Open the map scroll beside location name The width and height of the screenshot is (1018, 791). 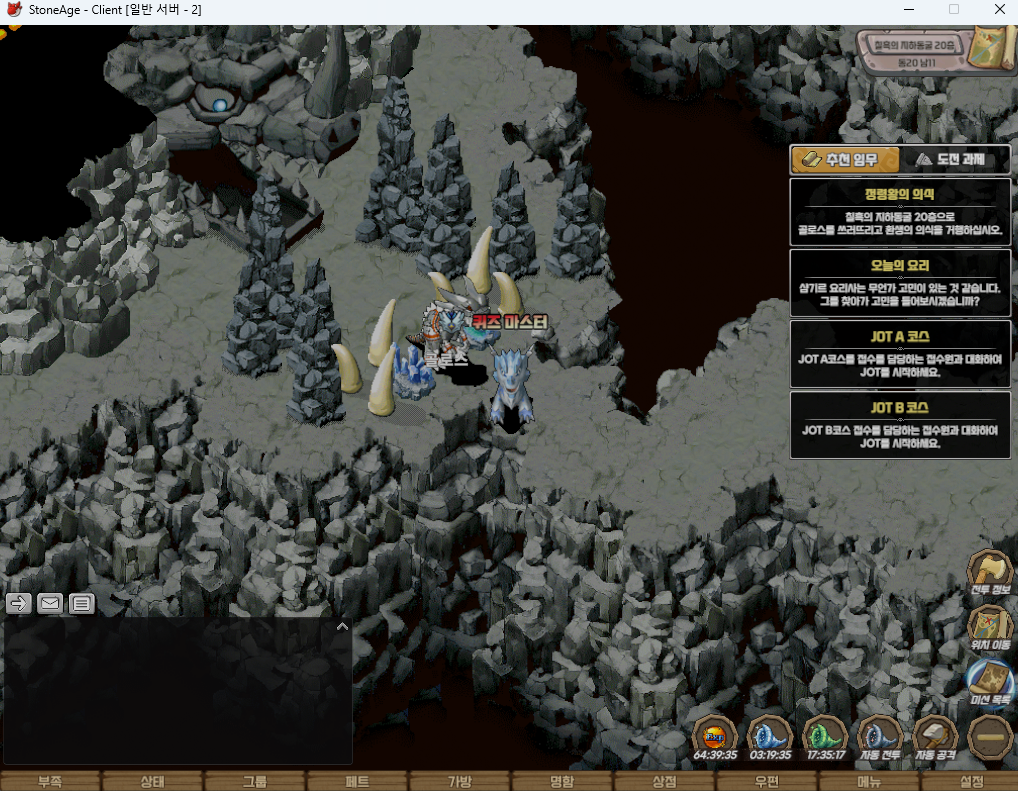pyautogui.click(x=992, y=46)
